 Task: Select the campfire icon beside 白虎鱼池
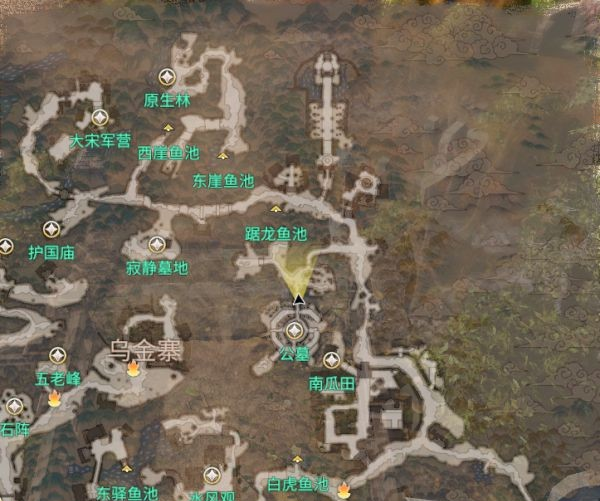coord(344,489)
